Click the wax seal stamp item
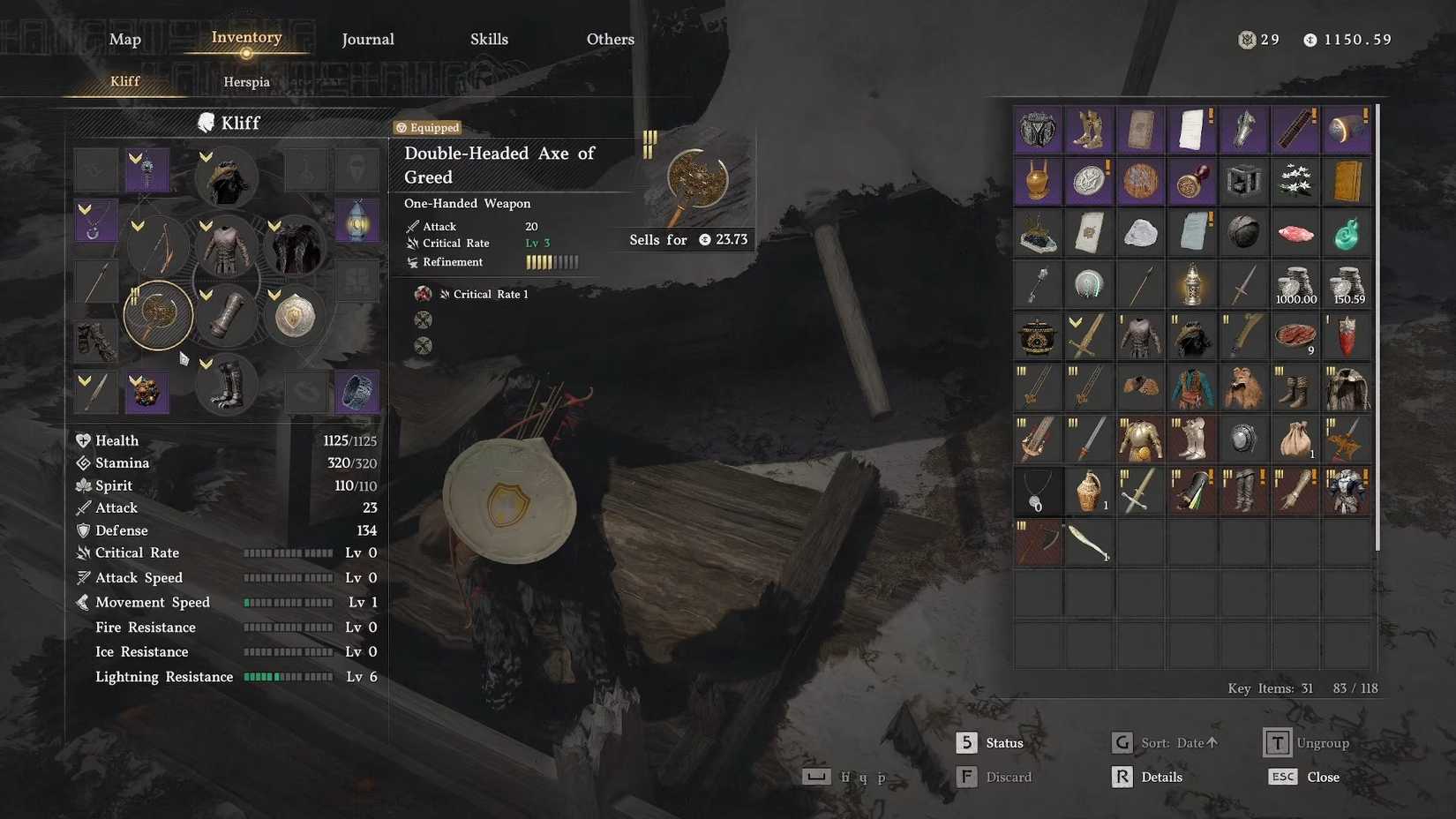 click(x=1192, y=181)
